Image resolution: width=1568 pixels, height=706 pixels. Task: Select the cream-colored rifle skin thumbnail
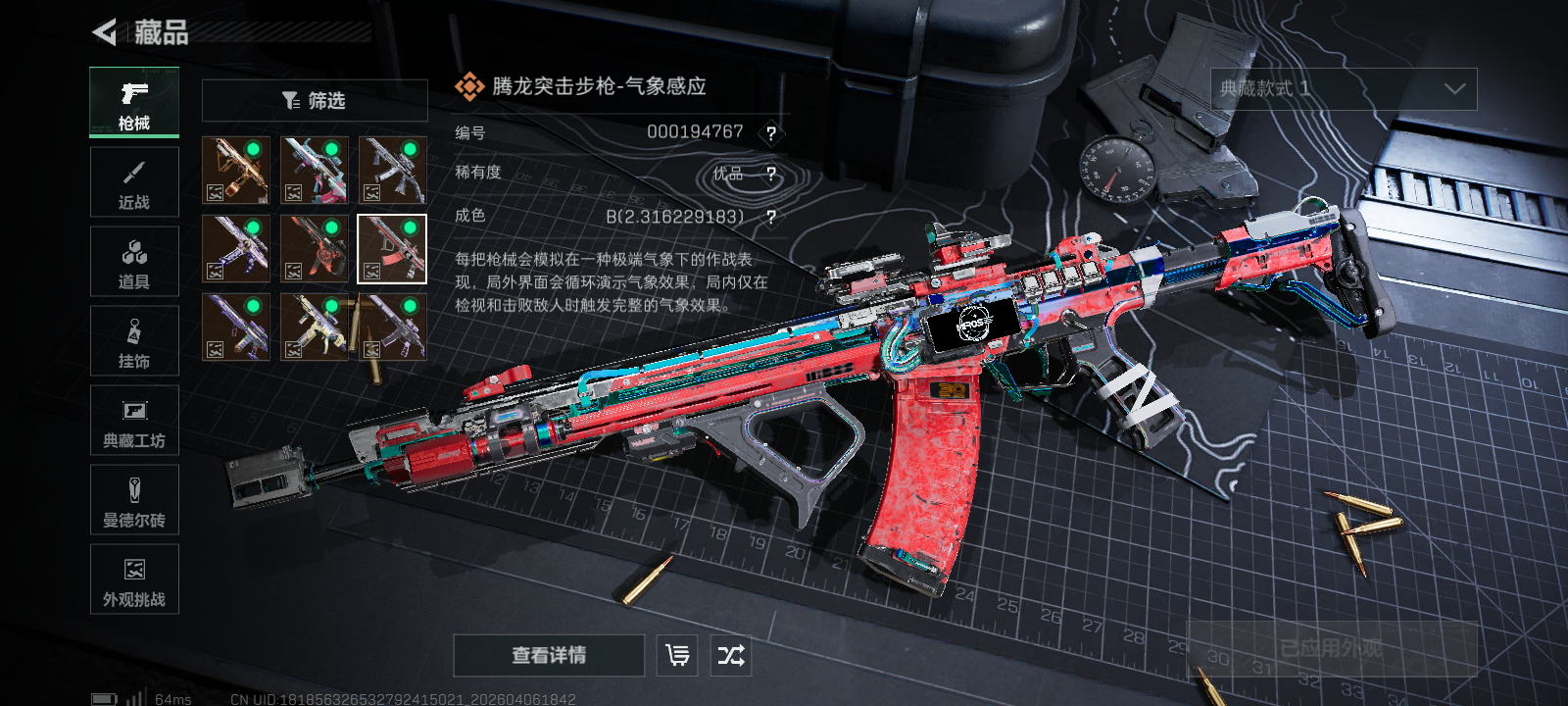315,327
